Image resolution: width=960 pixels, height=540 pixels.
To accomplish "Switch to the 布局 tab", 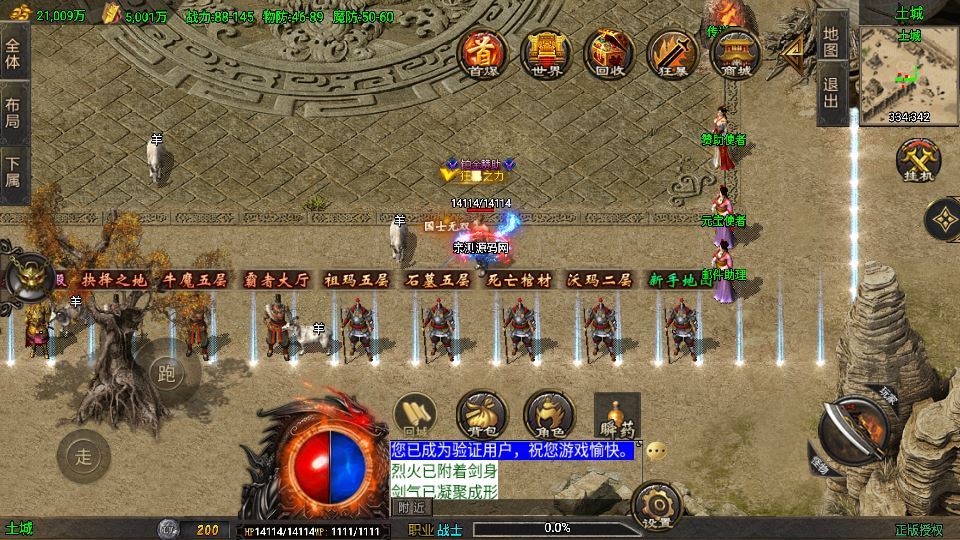I will pos(13,112).
